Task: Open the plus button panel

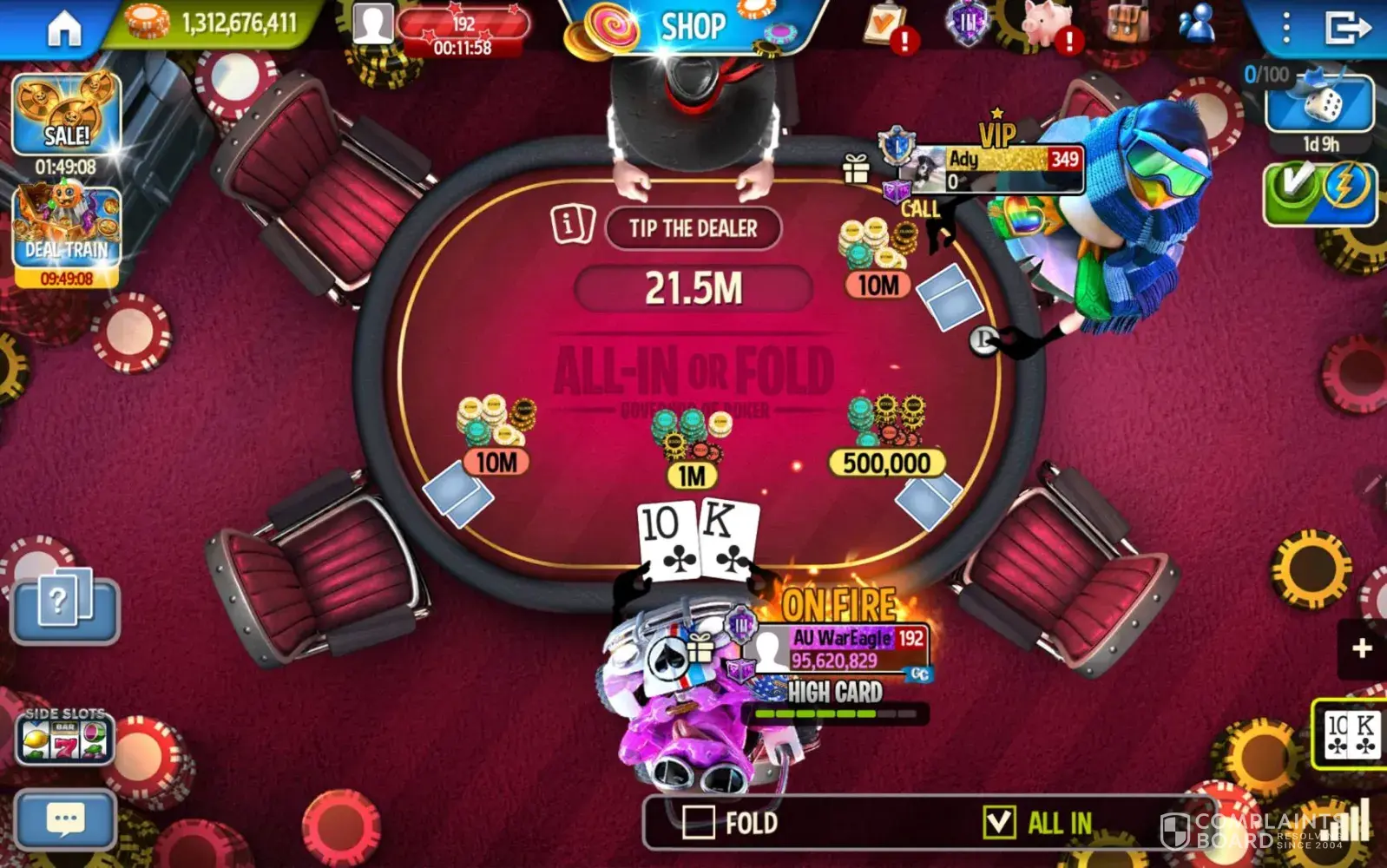Action: tap(1362, 648)
